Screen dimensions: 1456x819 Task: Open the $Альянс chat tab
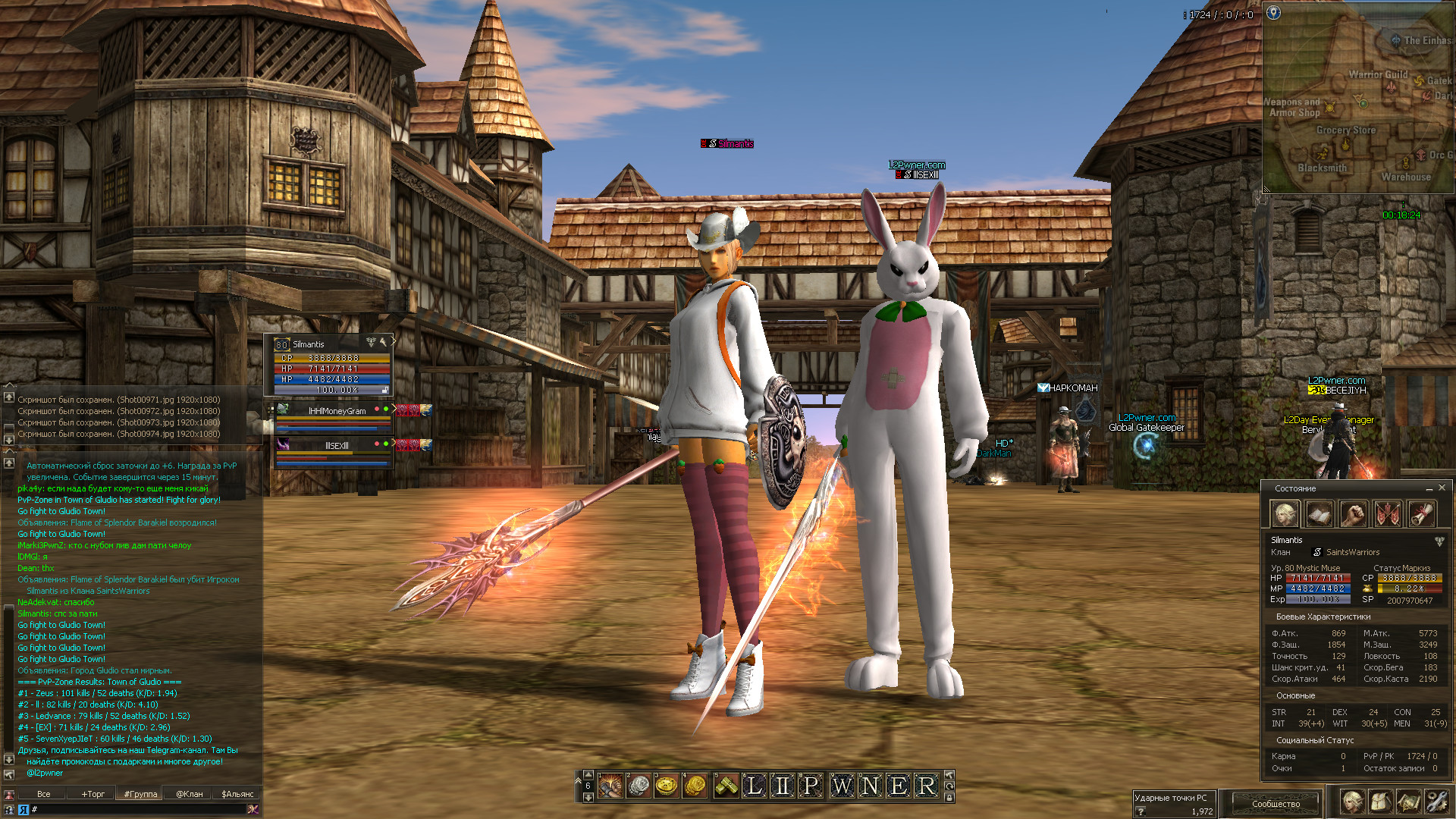pyautogui.click(x=237, y=794)
